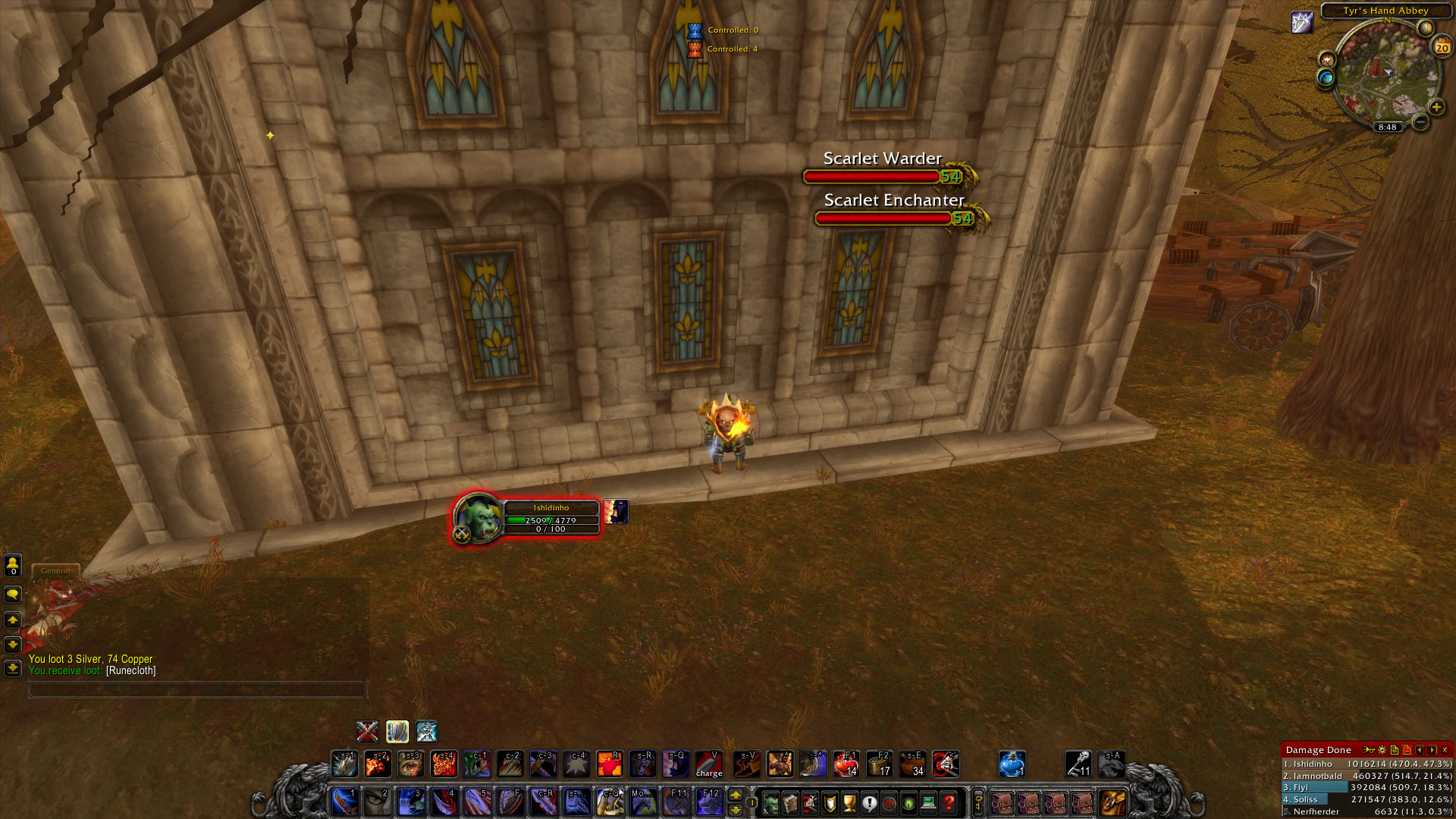Viewport: 1456px width, 819px height.
Task: Open the Damage Done settings gear icon
Action: [x=1382, y=750]
